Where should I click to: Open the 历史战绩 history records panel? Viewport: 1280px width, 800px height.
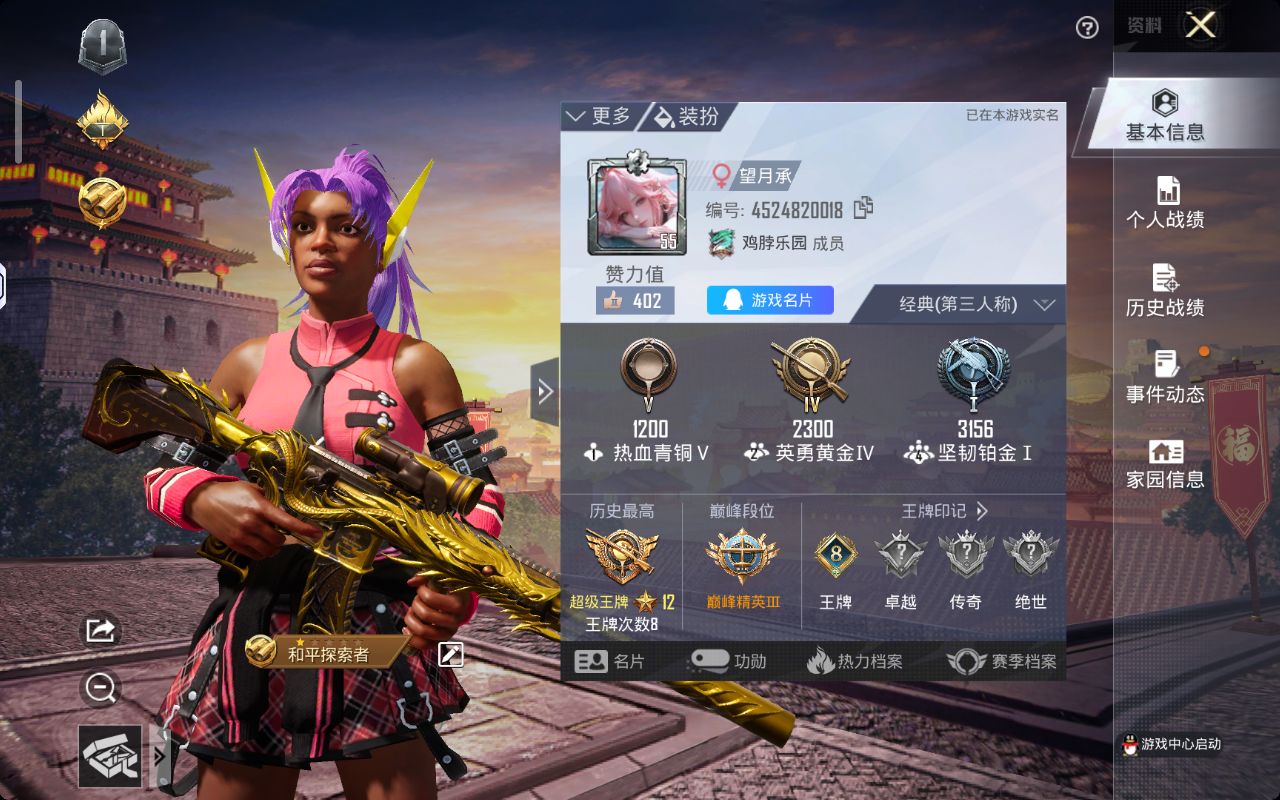(x=1166, y=291)
